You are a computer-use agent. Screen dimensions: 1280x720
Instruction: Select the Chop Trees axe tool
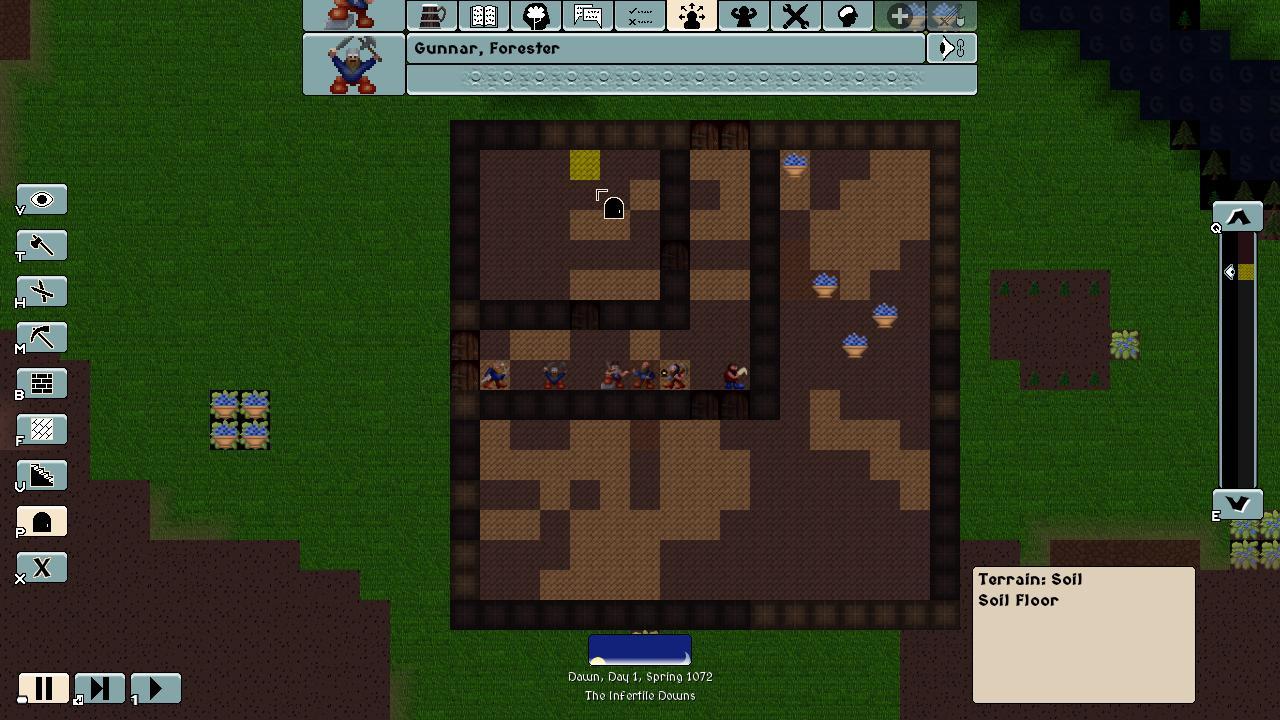point(41,245)
